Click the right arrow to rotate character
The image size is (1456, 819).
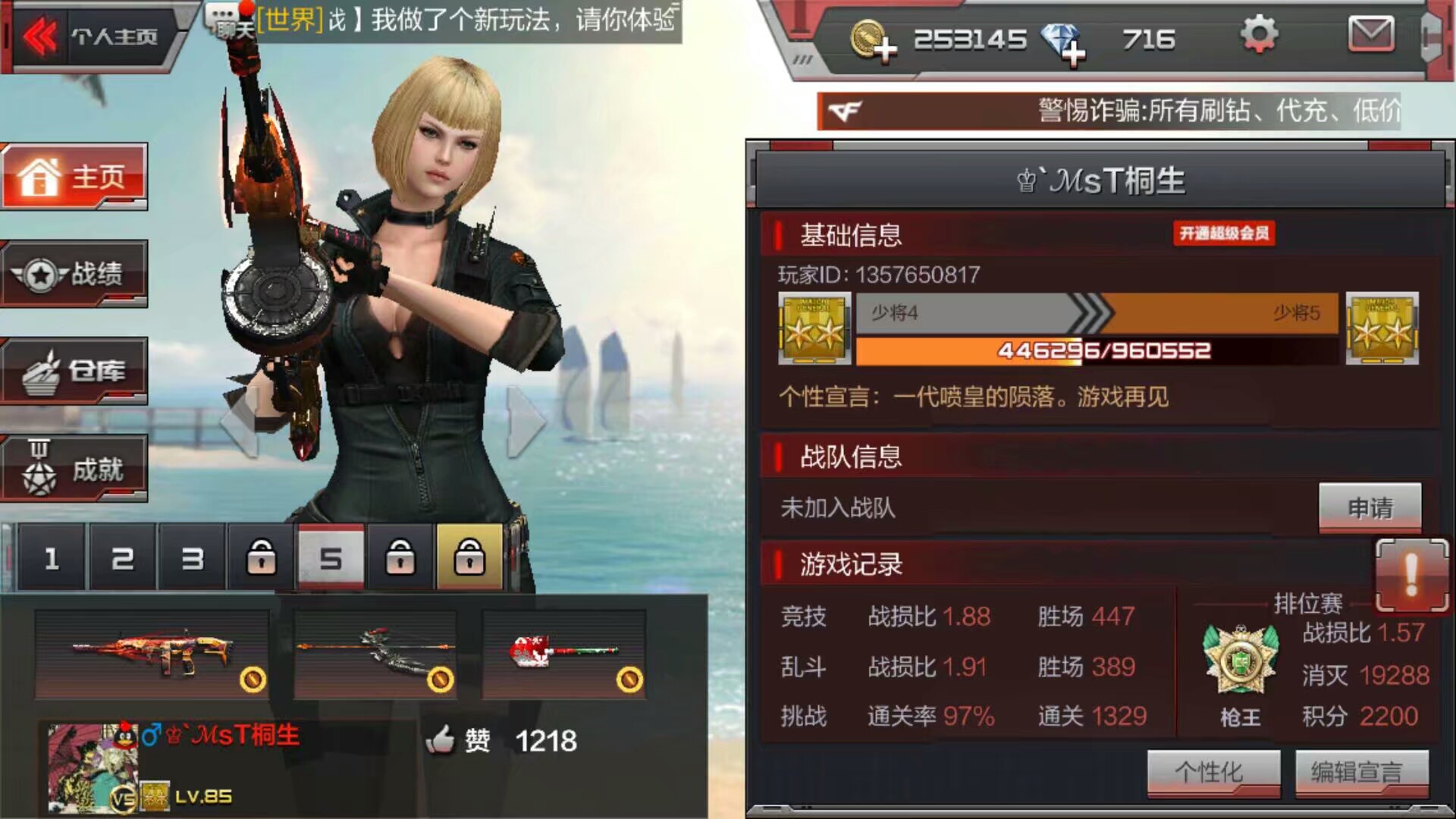[x=525, y=421]
